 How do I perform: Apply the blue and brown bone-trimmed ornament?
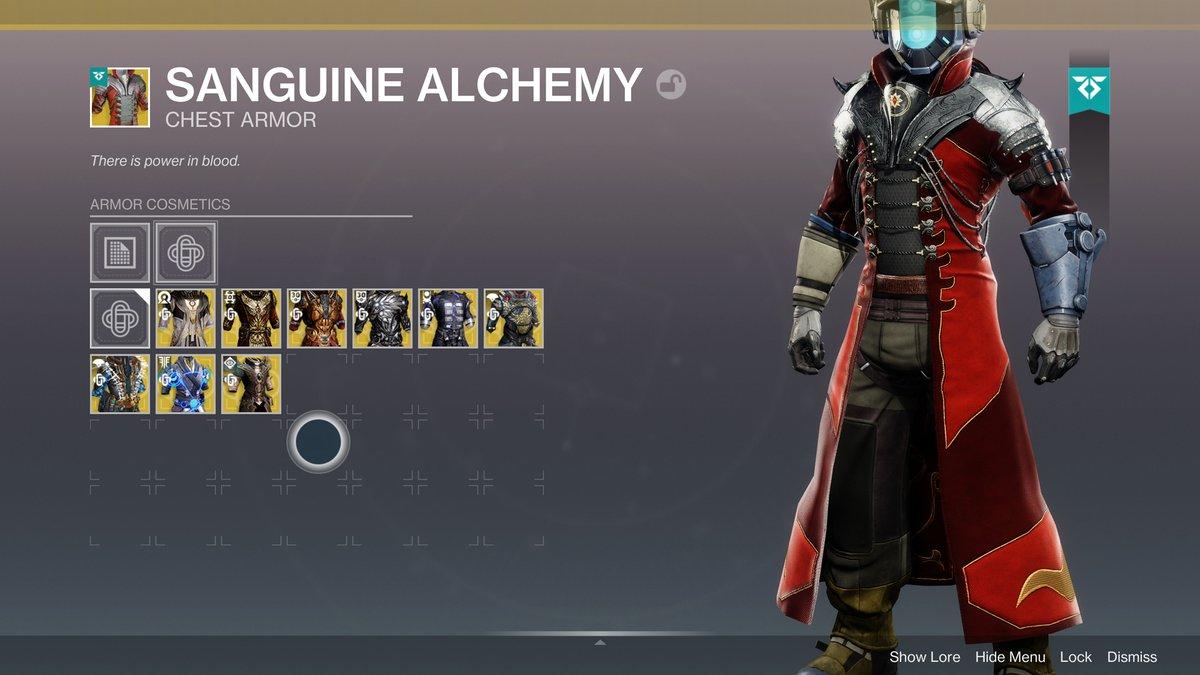pos(120,383)
